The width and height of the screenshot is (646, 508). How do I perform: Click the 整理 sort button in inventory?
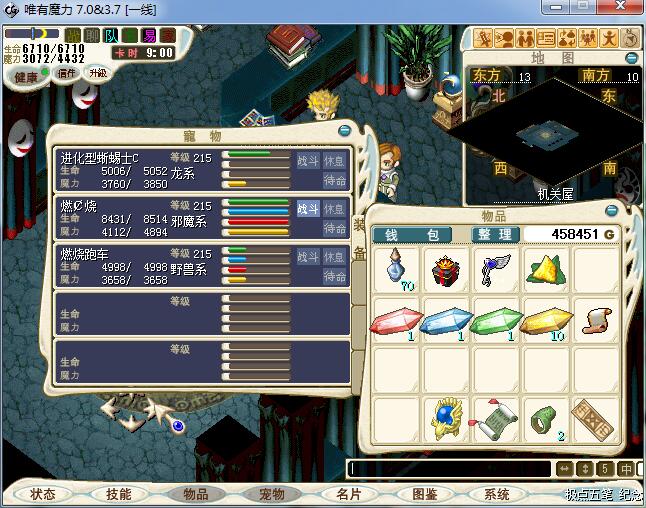496,234
